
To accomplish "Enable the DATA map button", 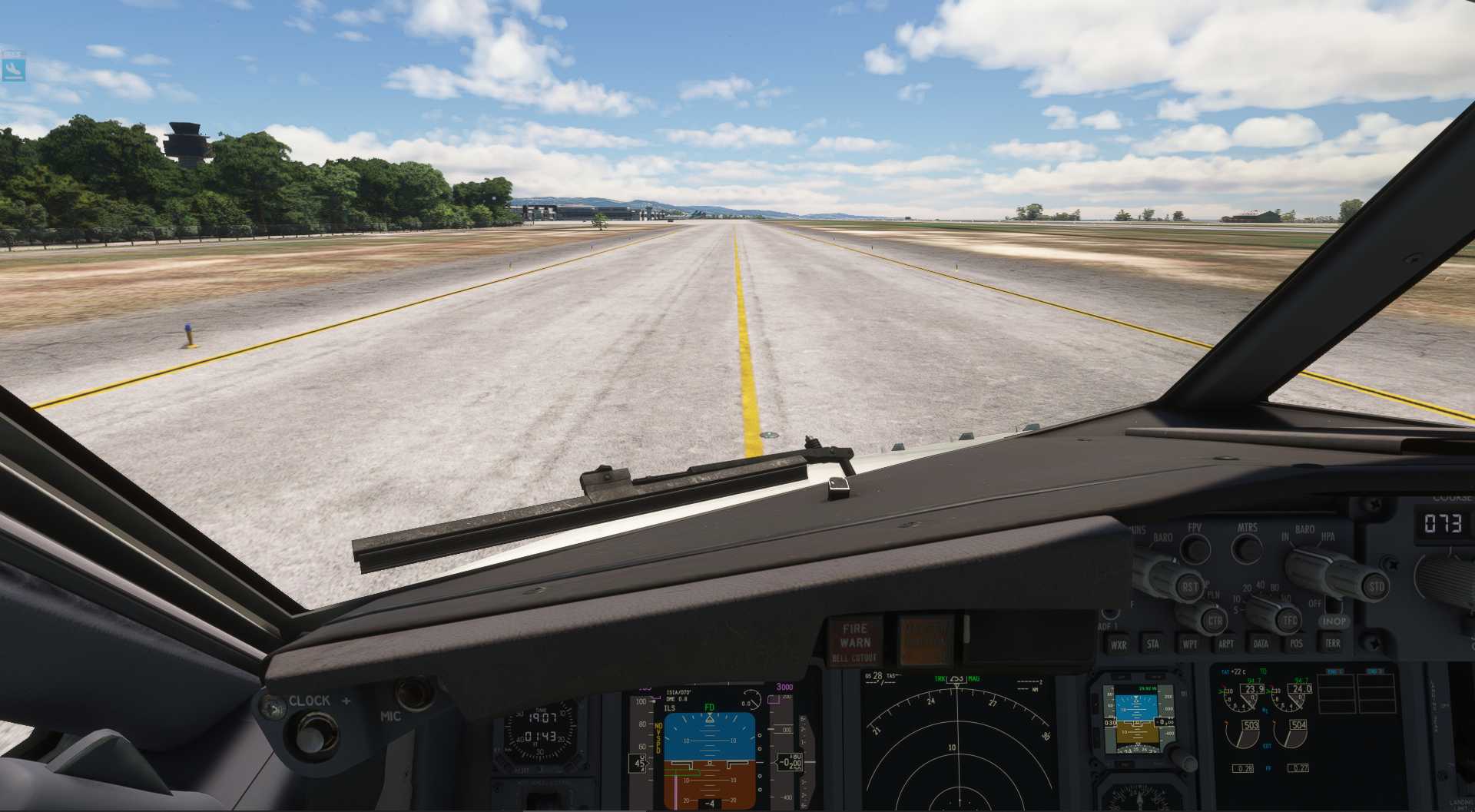I will (1261, 644).
